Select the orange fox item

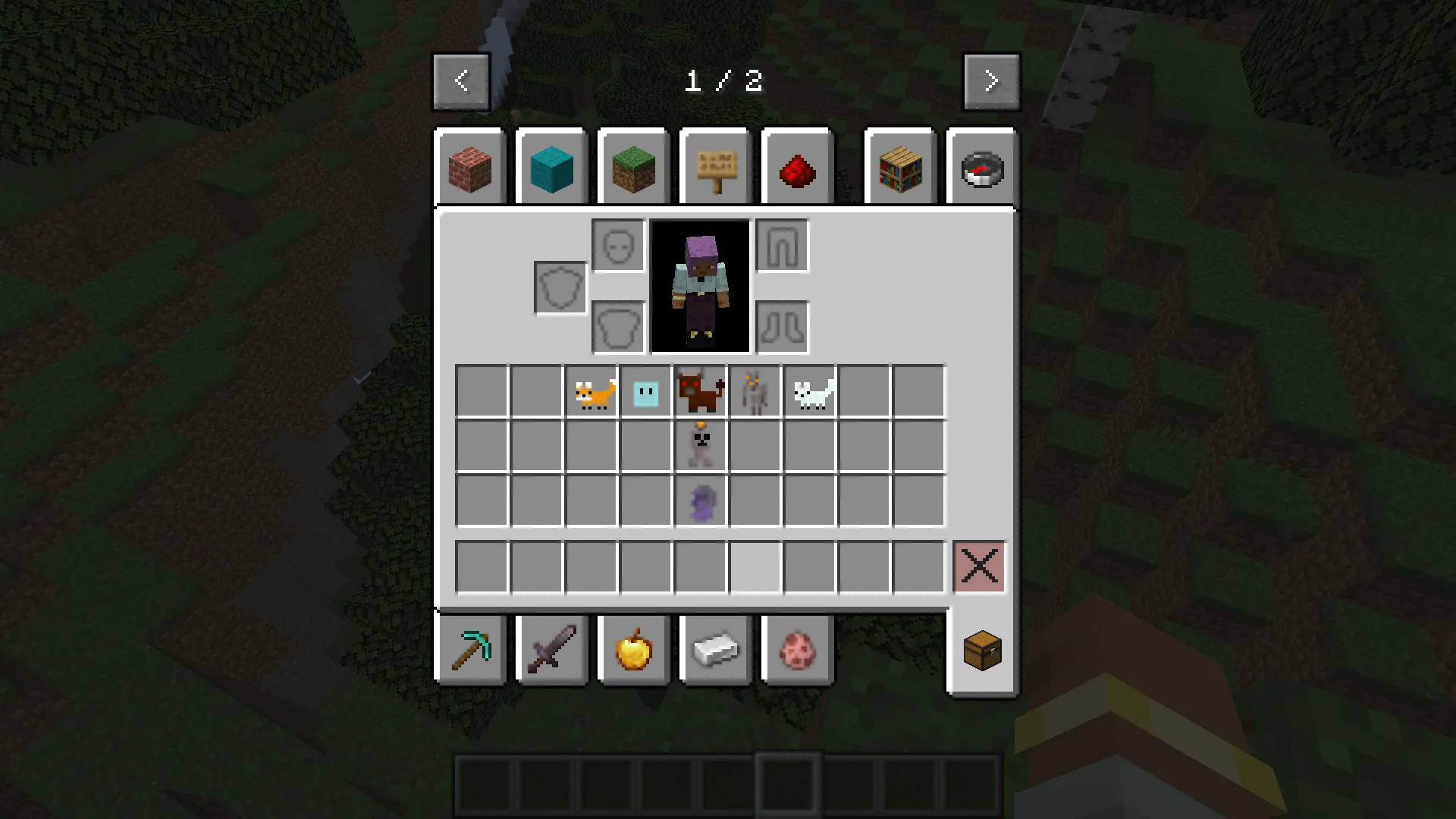point(592,391)
